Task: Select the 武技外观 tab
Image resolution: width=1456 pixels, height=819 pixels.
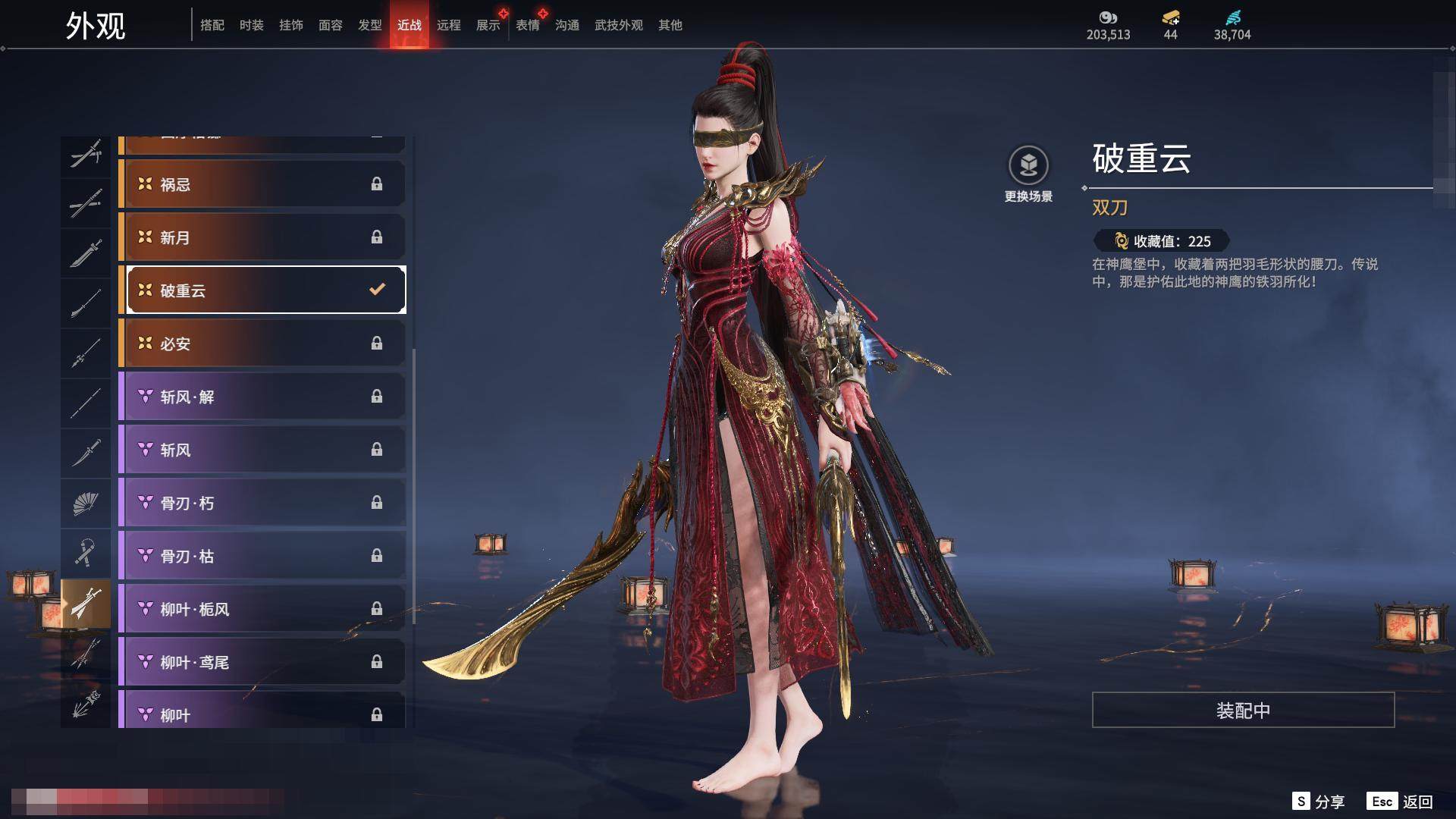Action: (x=619, y=25)
